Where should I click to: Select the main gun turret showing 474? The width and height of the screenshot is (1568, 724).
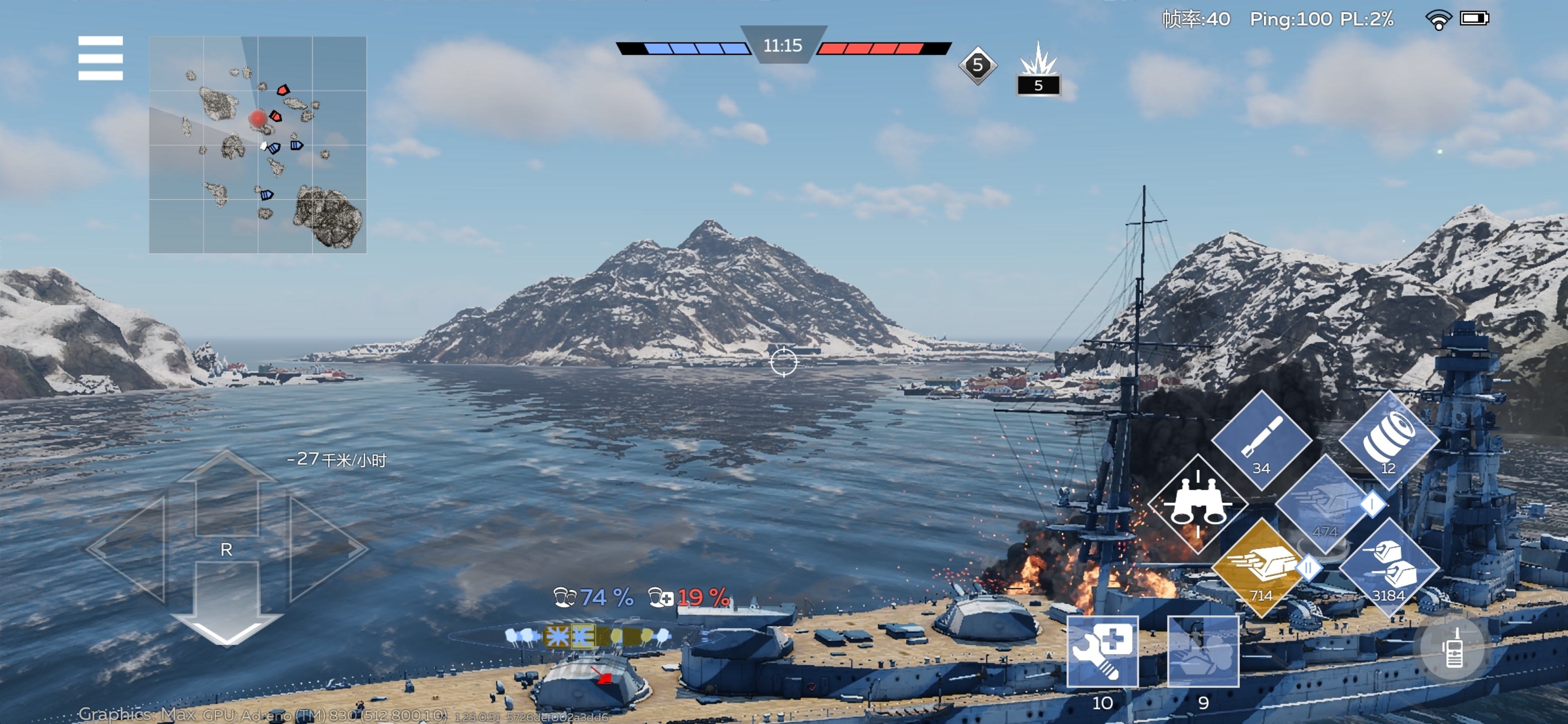click(x=1325, y=505)
